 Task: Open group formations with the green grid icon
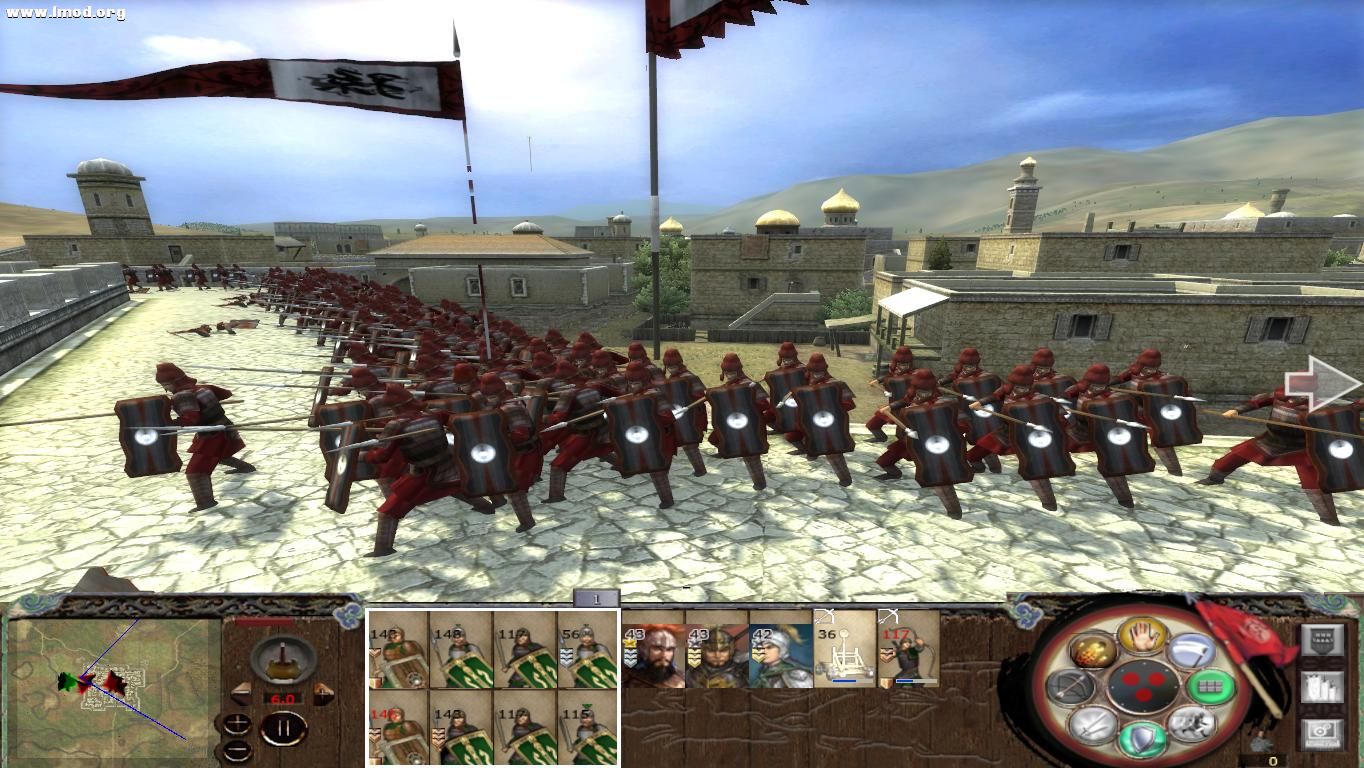point(1209,686)
